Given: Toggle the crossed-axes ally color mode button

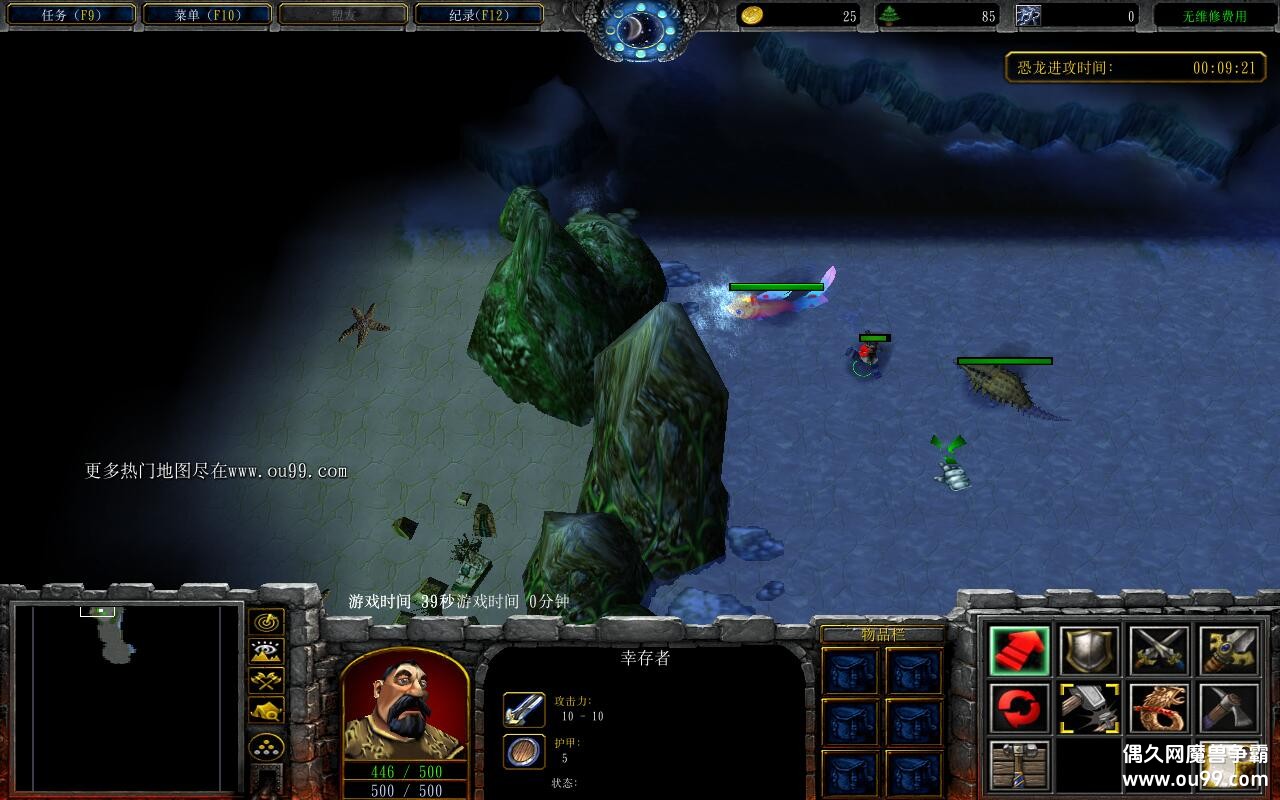Looking at the screenshot, I should coord(266,681).
